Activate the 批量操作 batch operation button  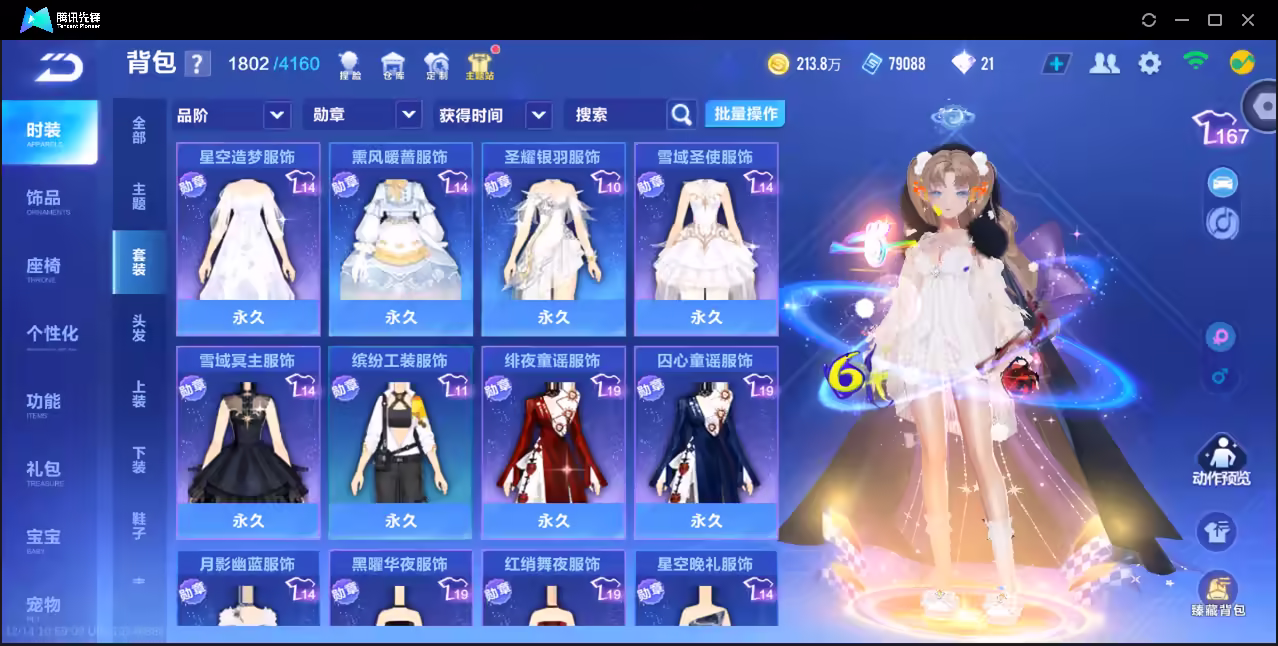pyautogui.click(x=745, y=114)
